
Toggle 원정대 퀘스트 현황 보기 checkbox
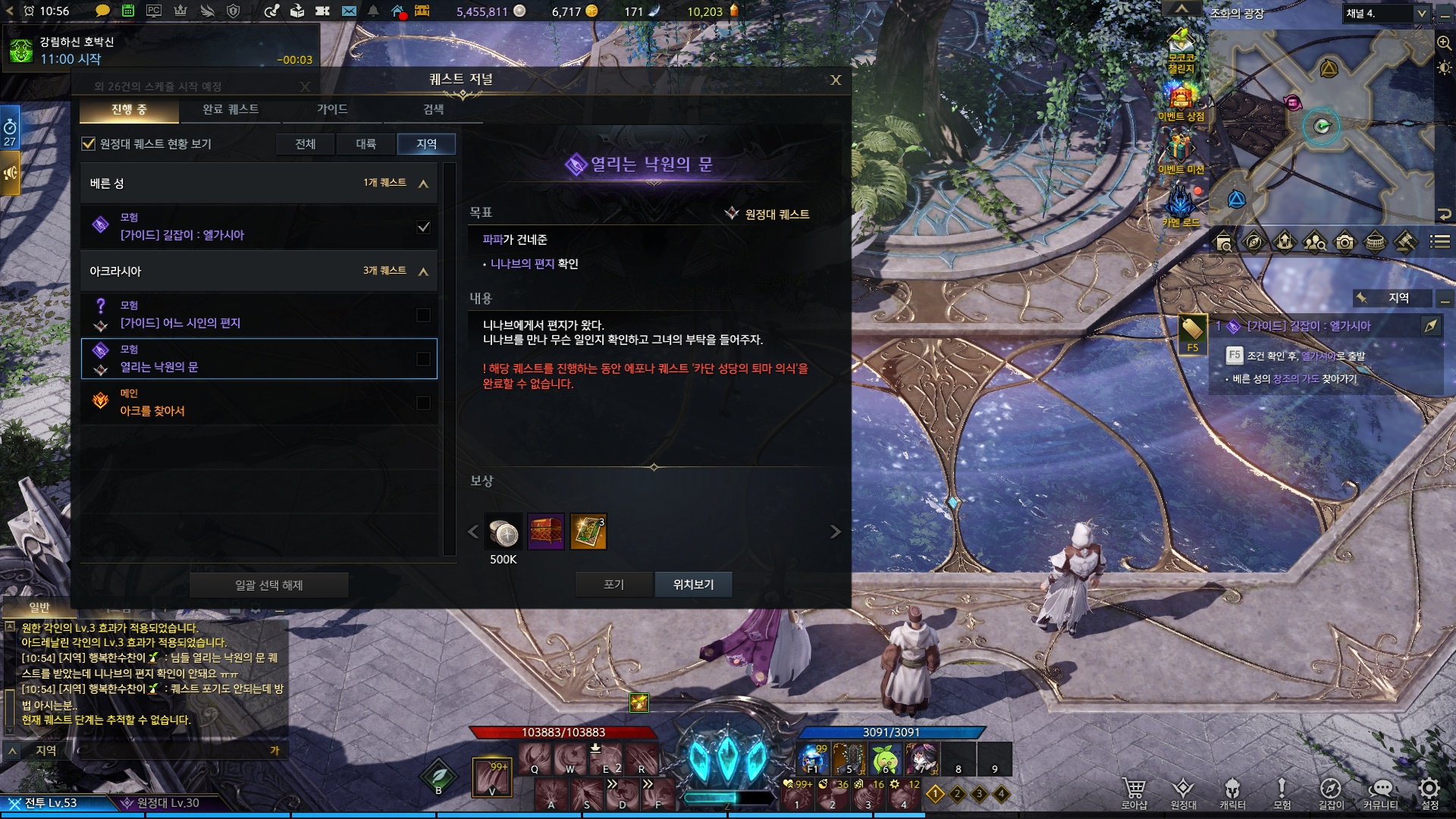click(x=89, y=143)
